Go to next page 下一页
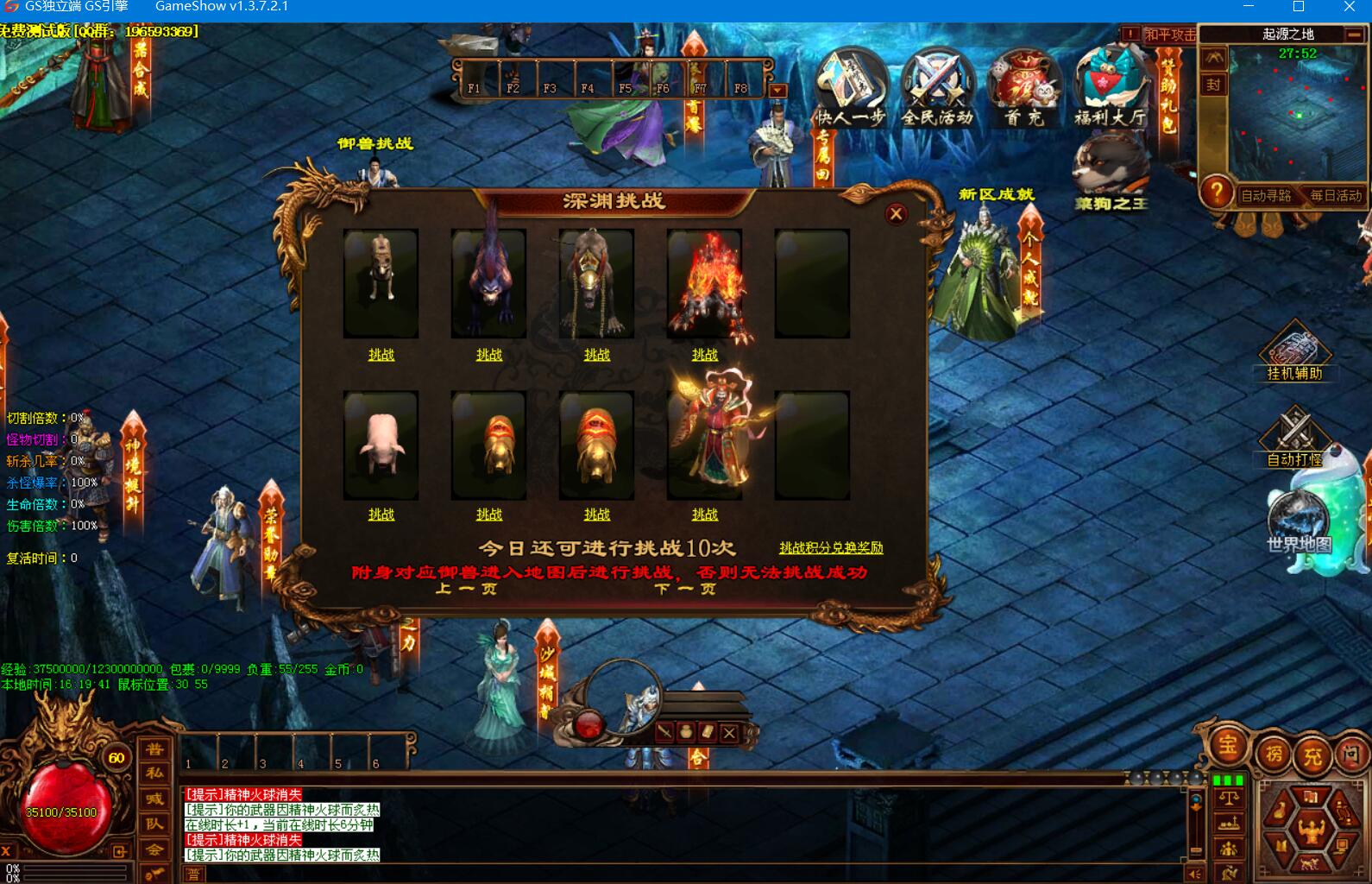This screenshot has height=884, width=1372. pos(685,589)
